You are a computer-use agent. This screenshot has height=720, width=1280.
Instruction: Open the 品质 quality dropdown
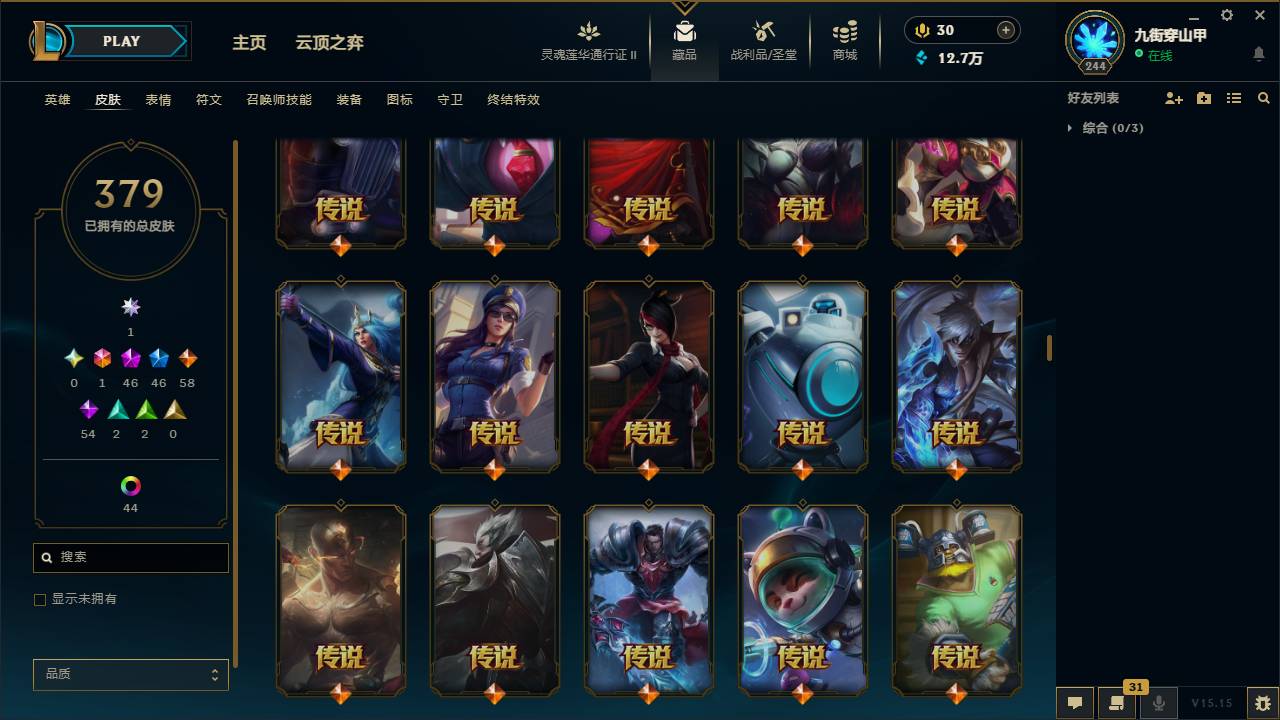(x=130, y=674)
